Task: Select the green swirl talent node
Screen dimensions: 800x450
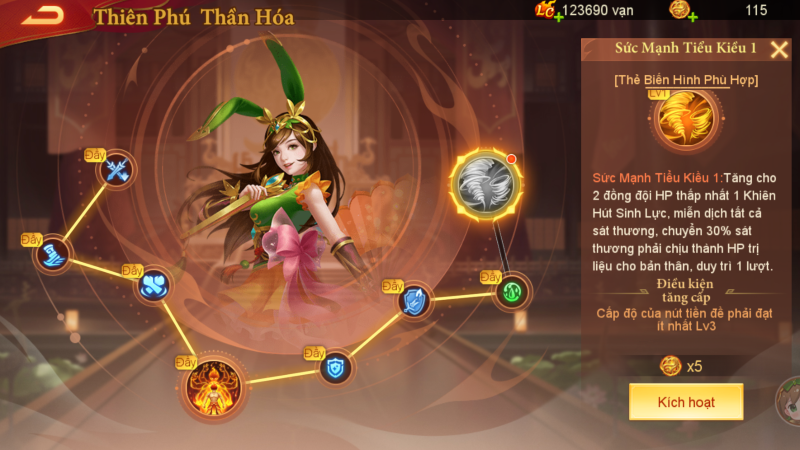Action: point(512,292)
